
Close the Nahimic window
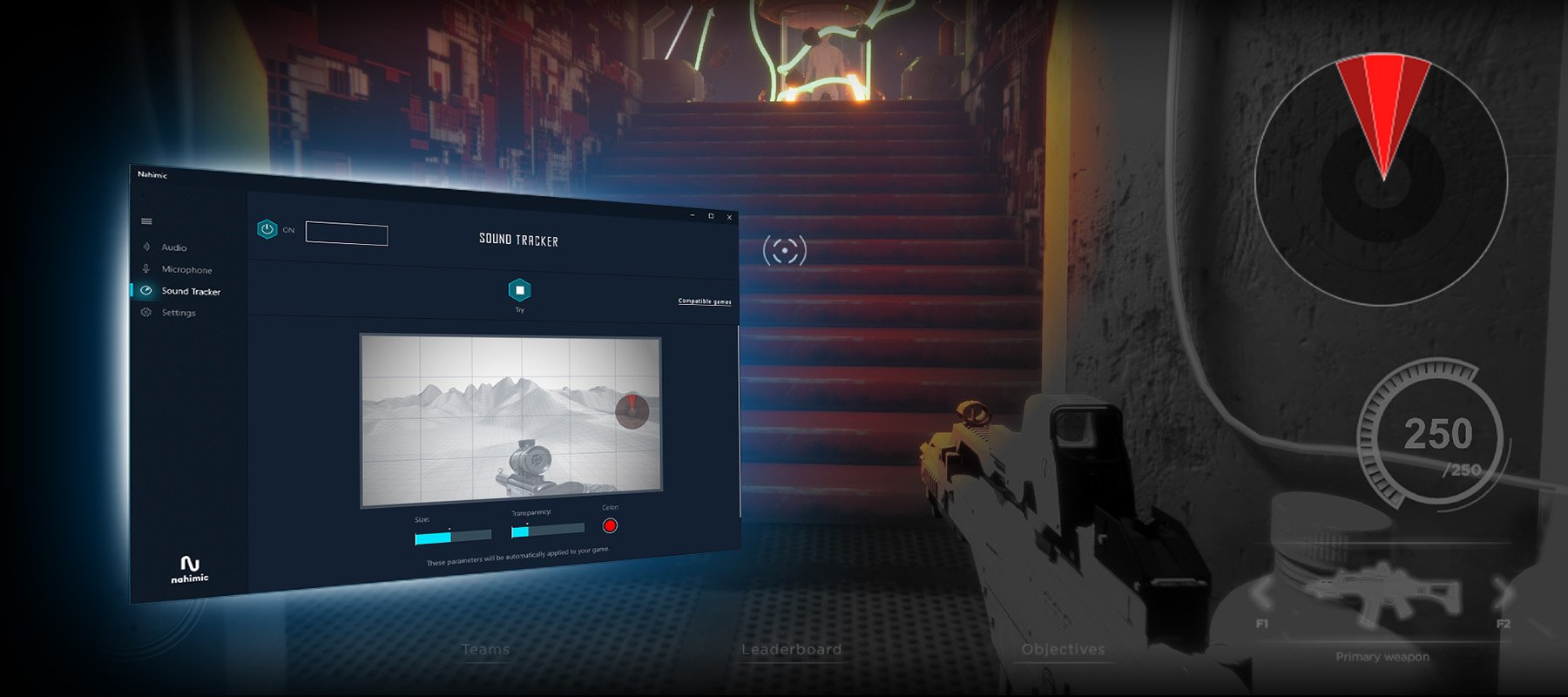pyautogui.click(x=729, y=218)
